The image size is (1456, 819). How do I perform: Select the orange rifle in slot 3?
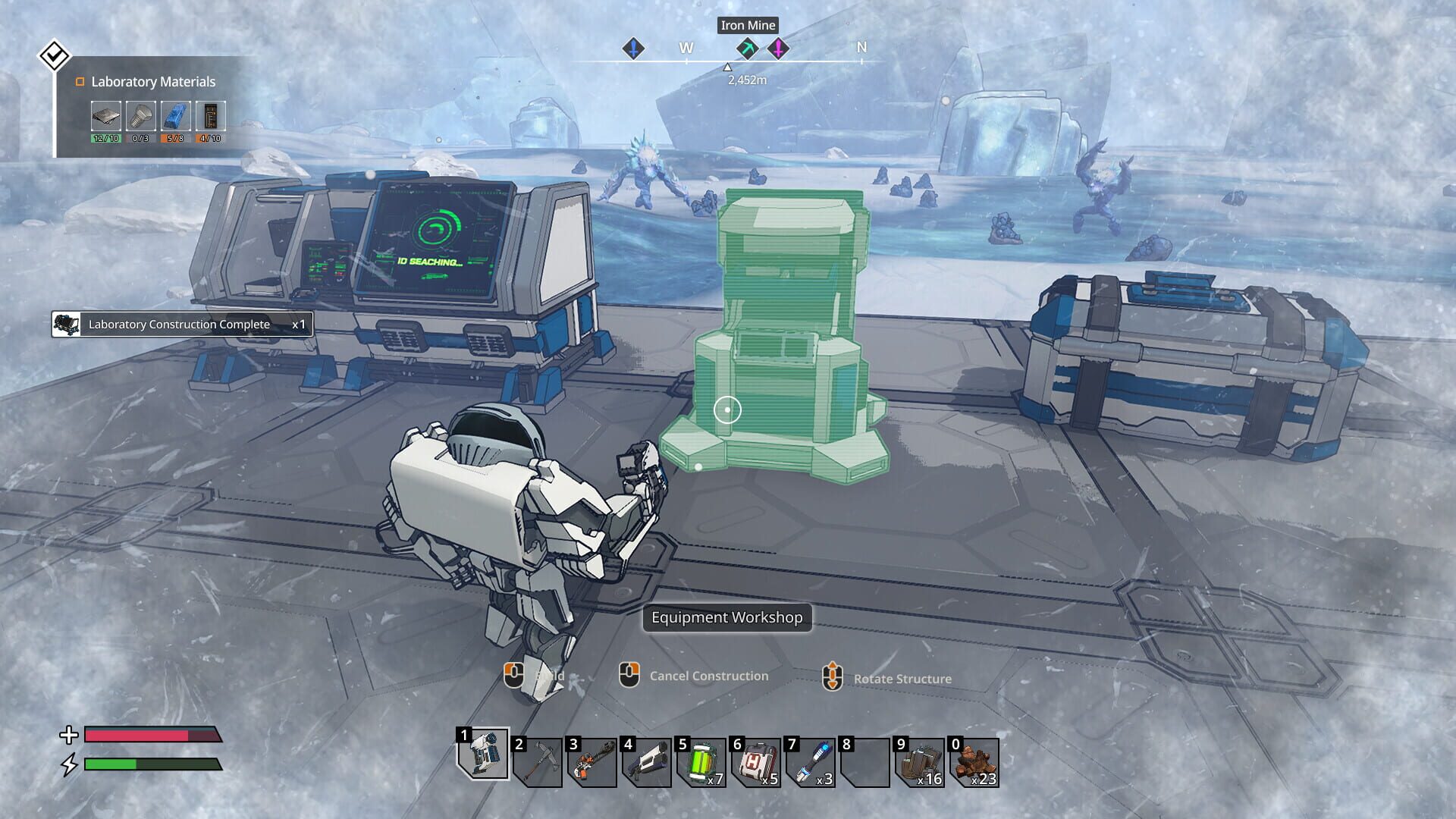[x=592, y=762]
